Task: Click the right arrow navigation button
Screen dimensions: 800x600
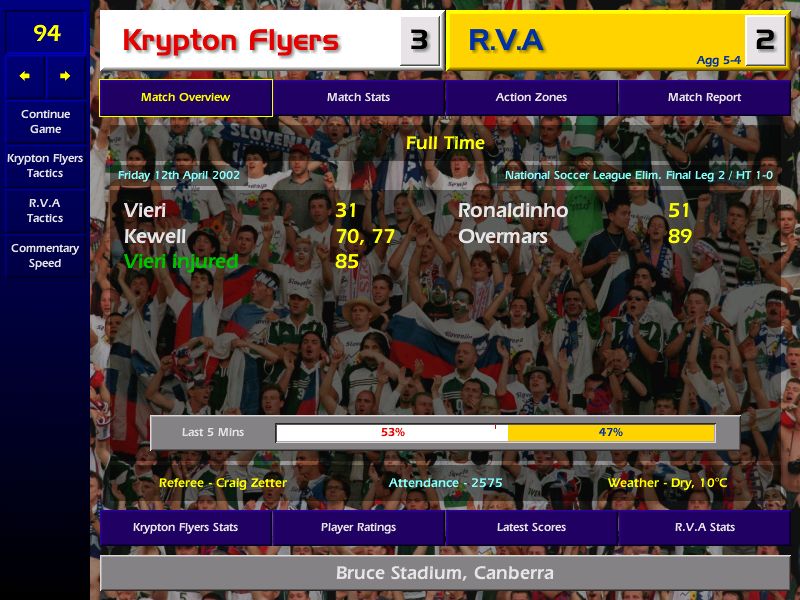Action: (x=65, y=76)
